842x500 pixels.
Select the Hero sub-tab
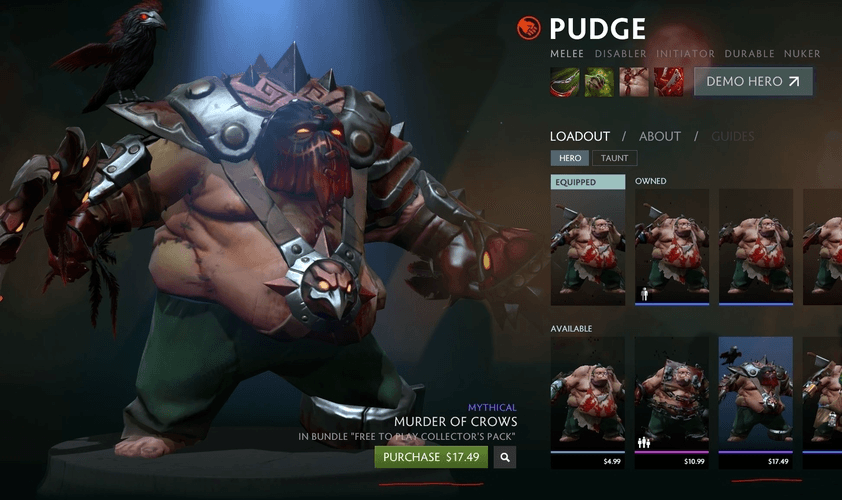click(x=570, y=158)
